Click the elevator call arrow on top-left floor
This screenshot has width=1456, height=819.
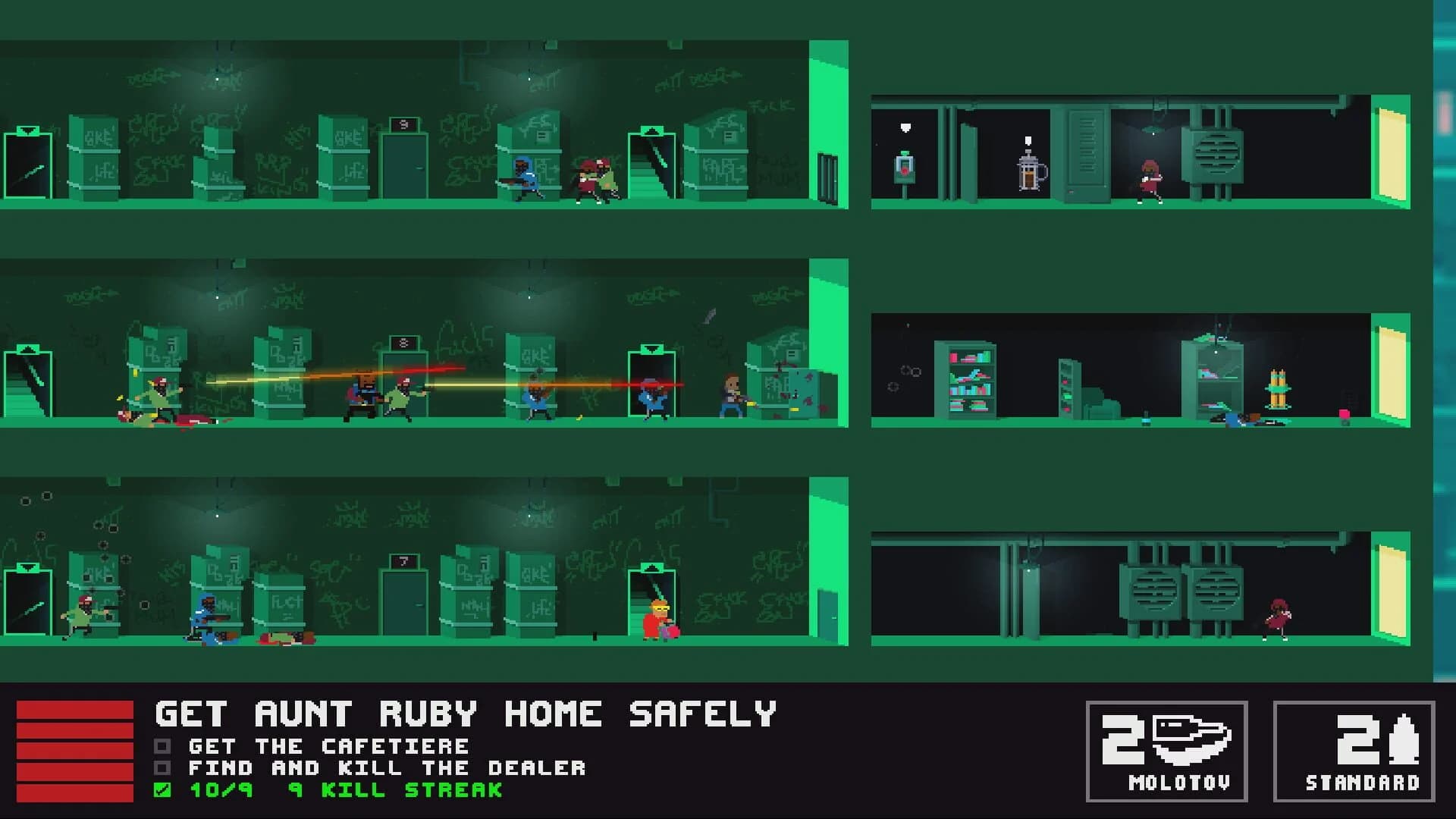28,129
